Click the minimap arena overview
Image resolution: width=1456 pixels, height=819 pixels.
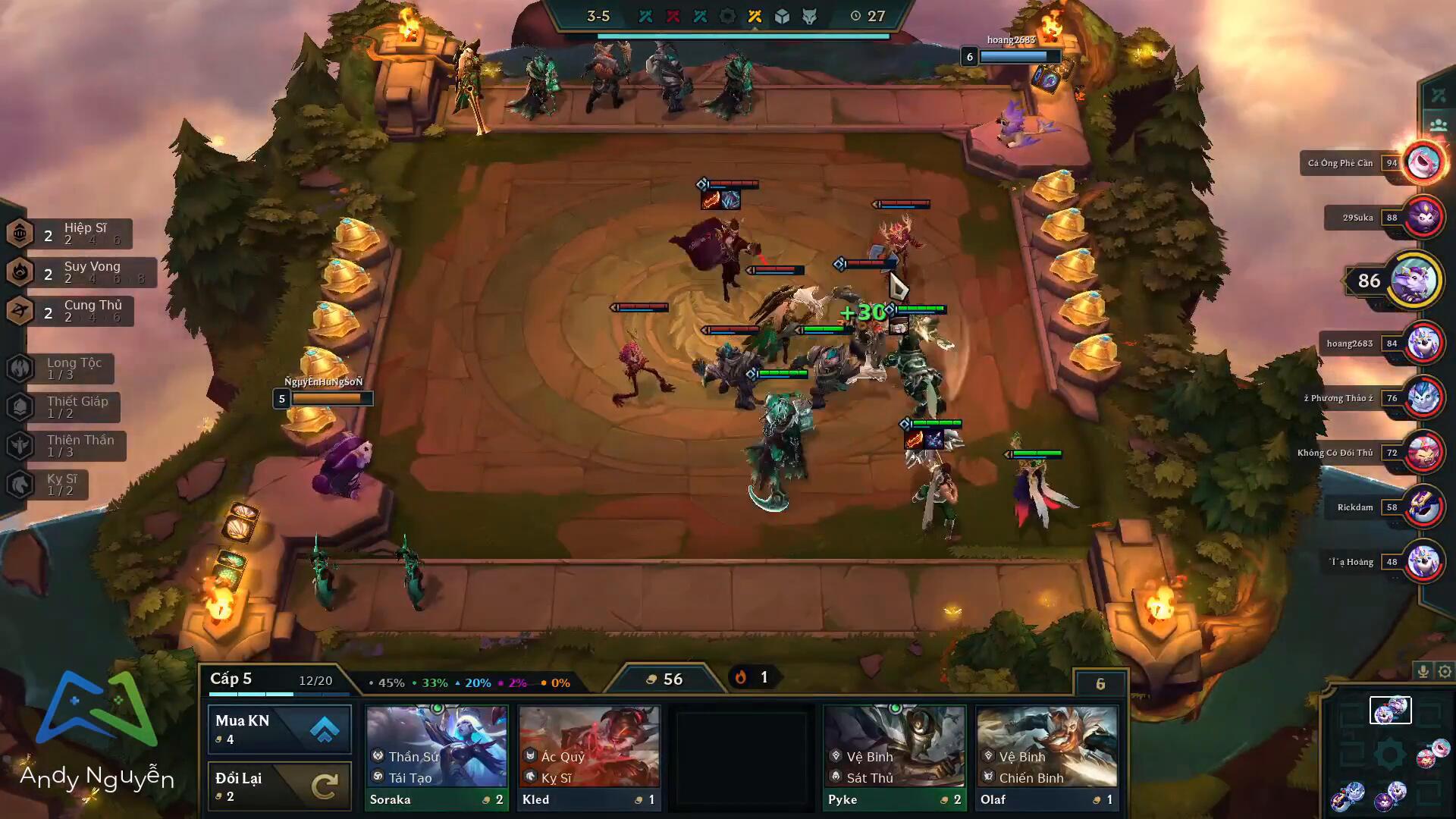point(1389,754)
